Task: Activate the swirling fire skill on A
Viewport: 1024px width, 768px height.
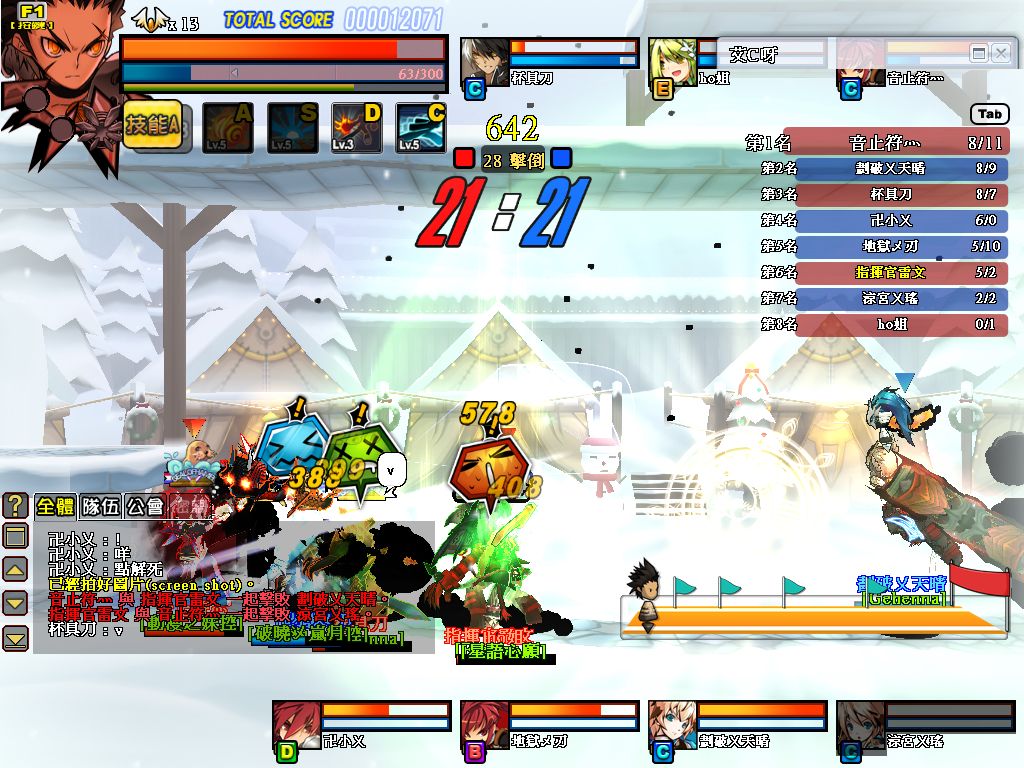Action: [228, 128]
